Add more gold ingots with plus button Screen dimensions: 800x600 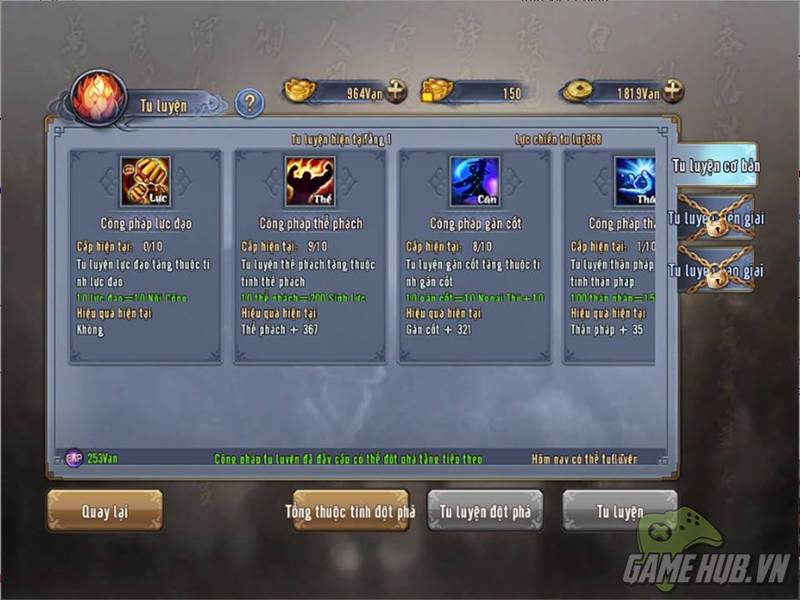click(397, 91)
